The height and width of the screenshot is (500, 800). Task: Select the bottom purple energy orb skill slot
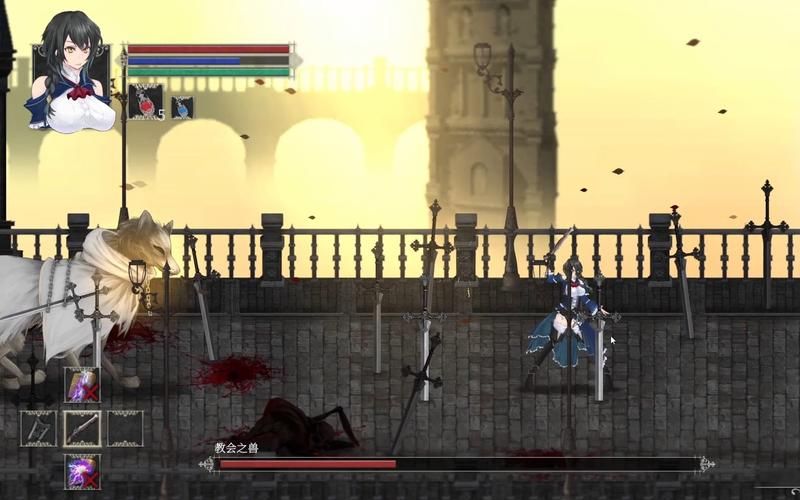pyautogui.click(x=82, y=471)
